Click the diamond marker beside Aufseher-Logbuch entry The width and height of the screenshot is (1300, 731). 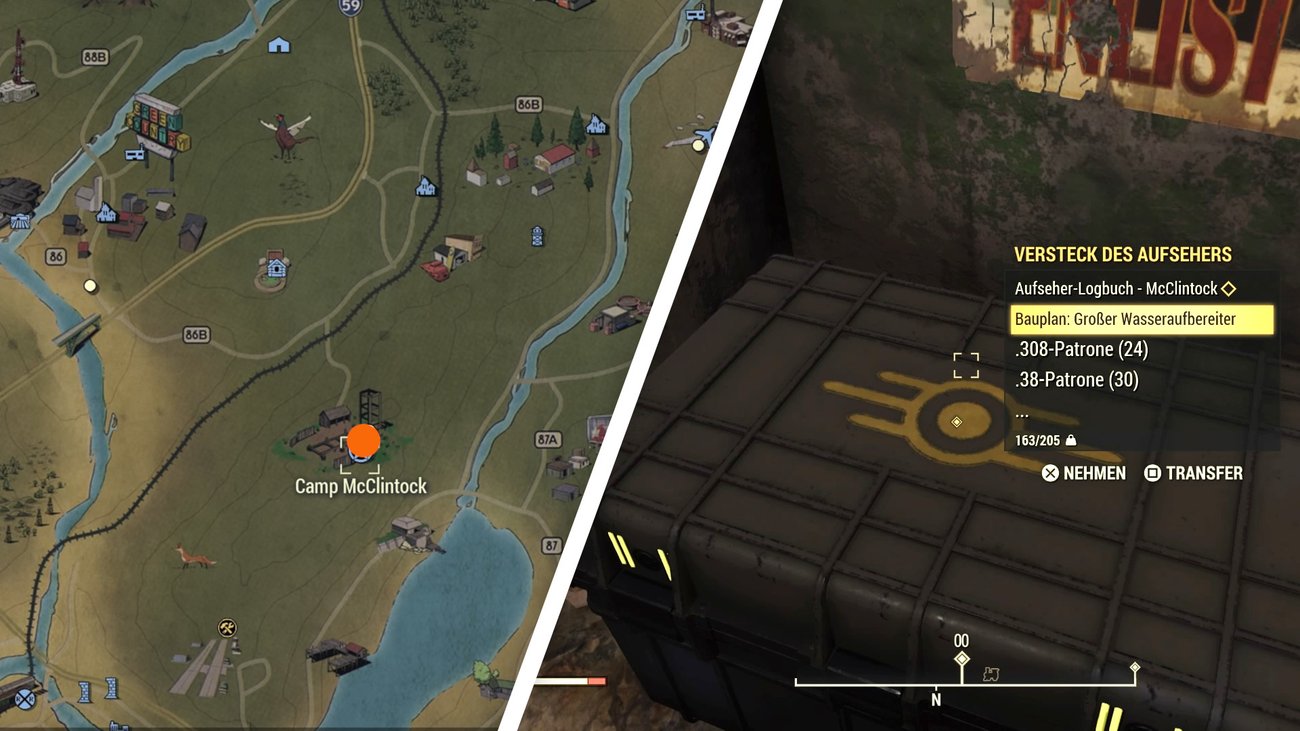pos(1229,288)
